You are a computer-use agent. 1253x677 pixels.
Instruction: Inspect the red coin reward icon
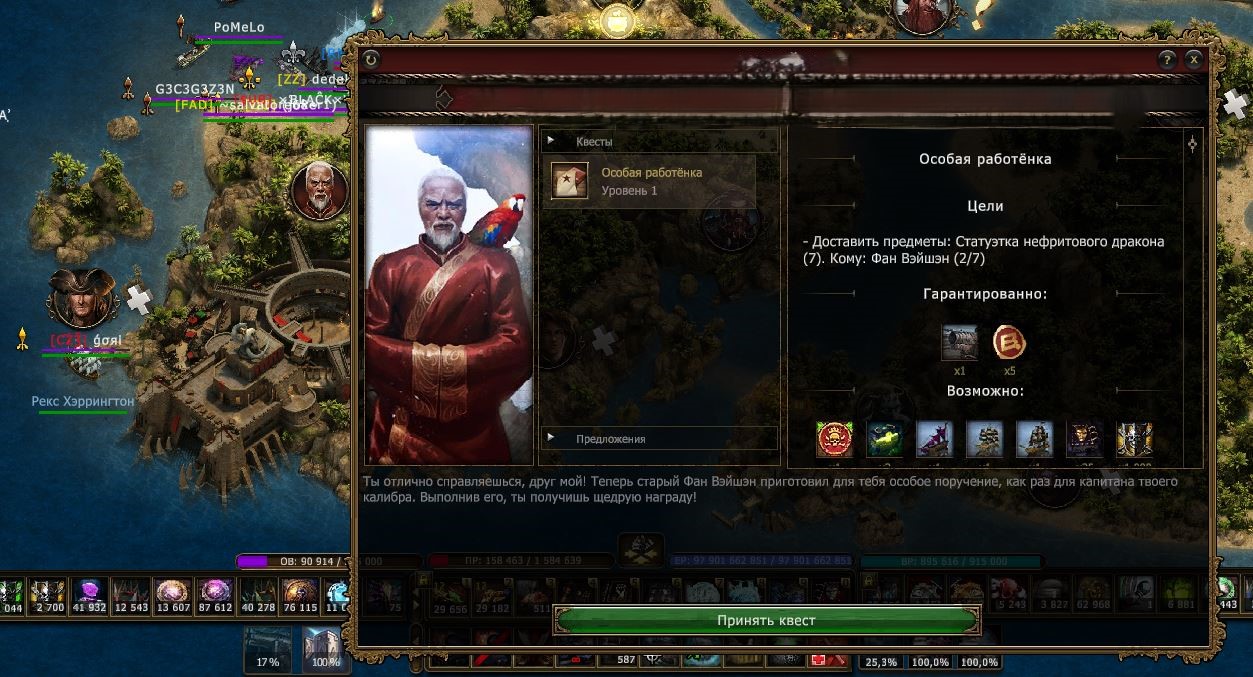pyautogui.click(x=1009, y=343)
